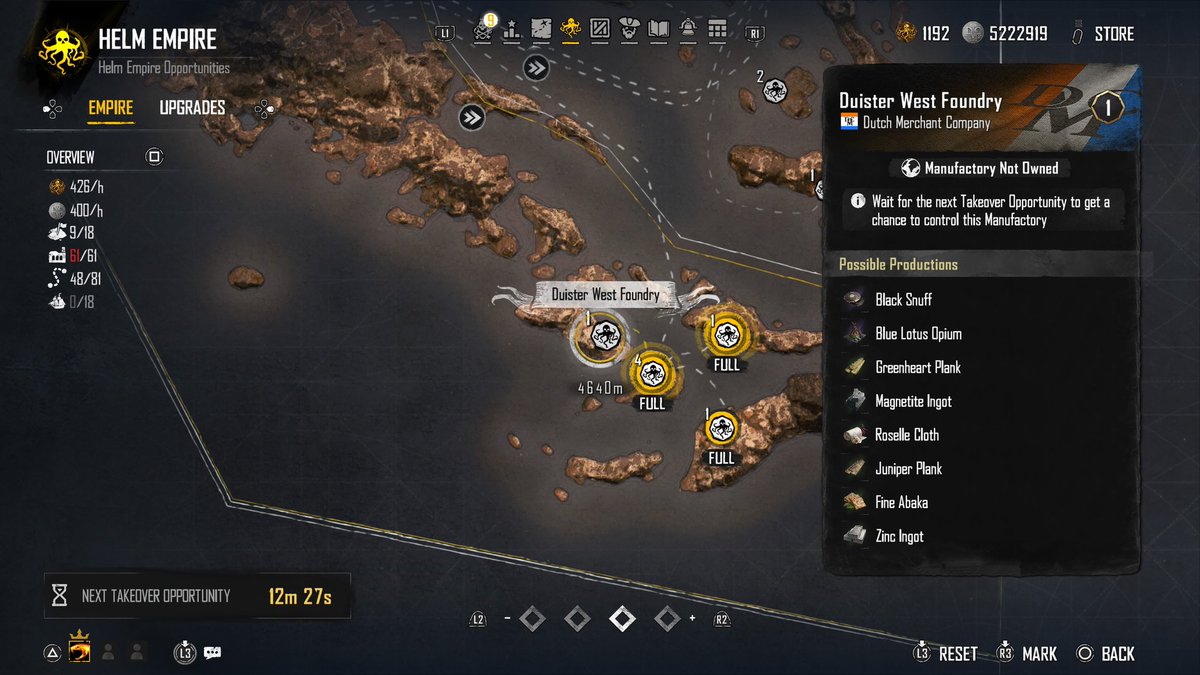Click the zoom-in plus sign
1200x675 pixels.
tap(691, 619)
